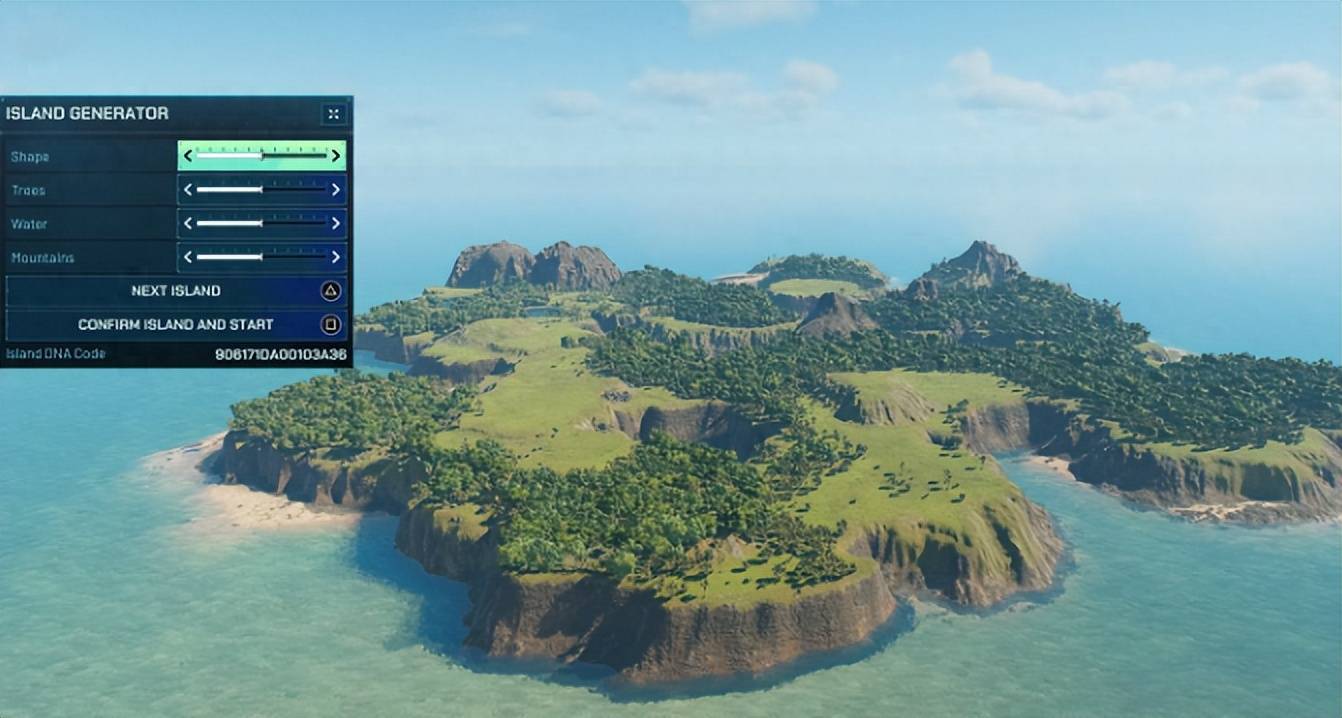Screen dimensions: 1342x718
Task: Increase the Shape slider with right arrow
Action: coord(336,156)
